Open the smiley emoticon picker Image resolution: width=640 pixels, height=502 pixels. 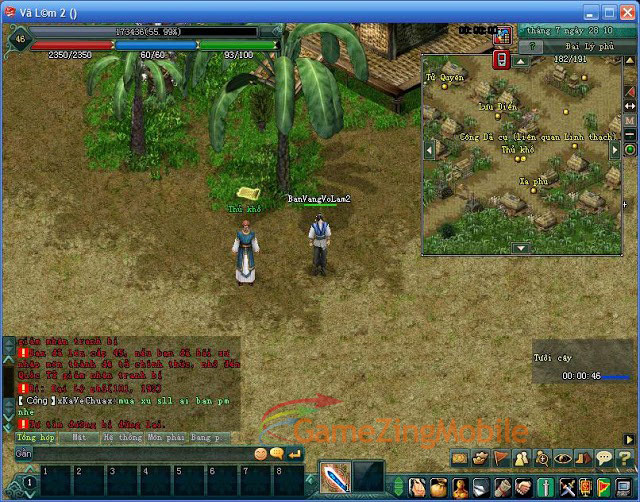pos(261,454)
